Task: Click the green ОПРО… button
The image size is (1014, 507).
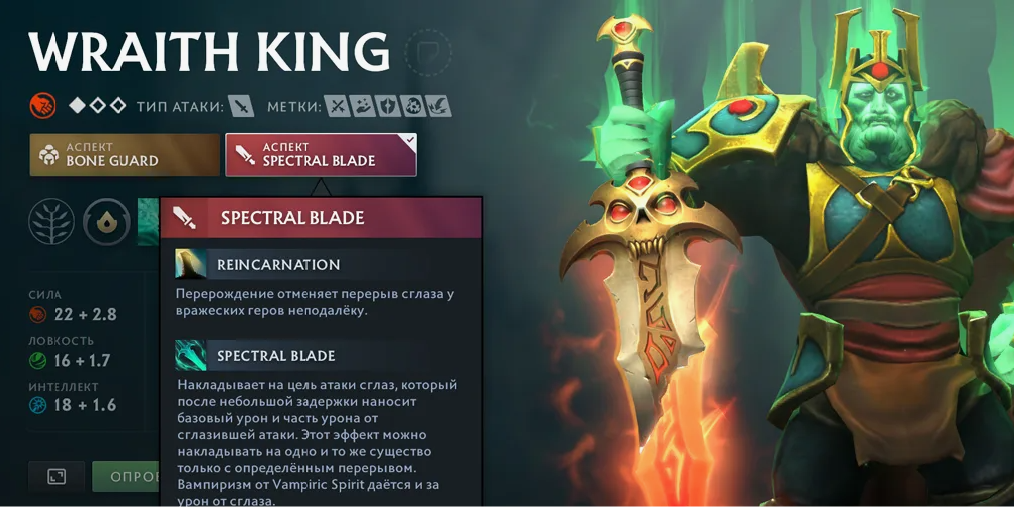Action: click(127, 476)
